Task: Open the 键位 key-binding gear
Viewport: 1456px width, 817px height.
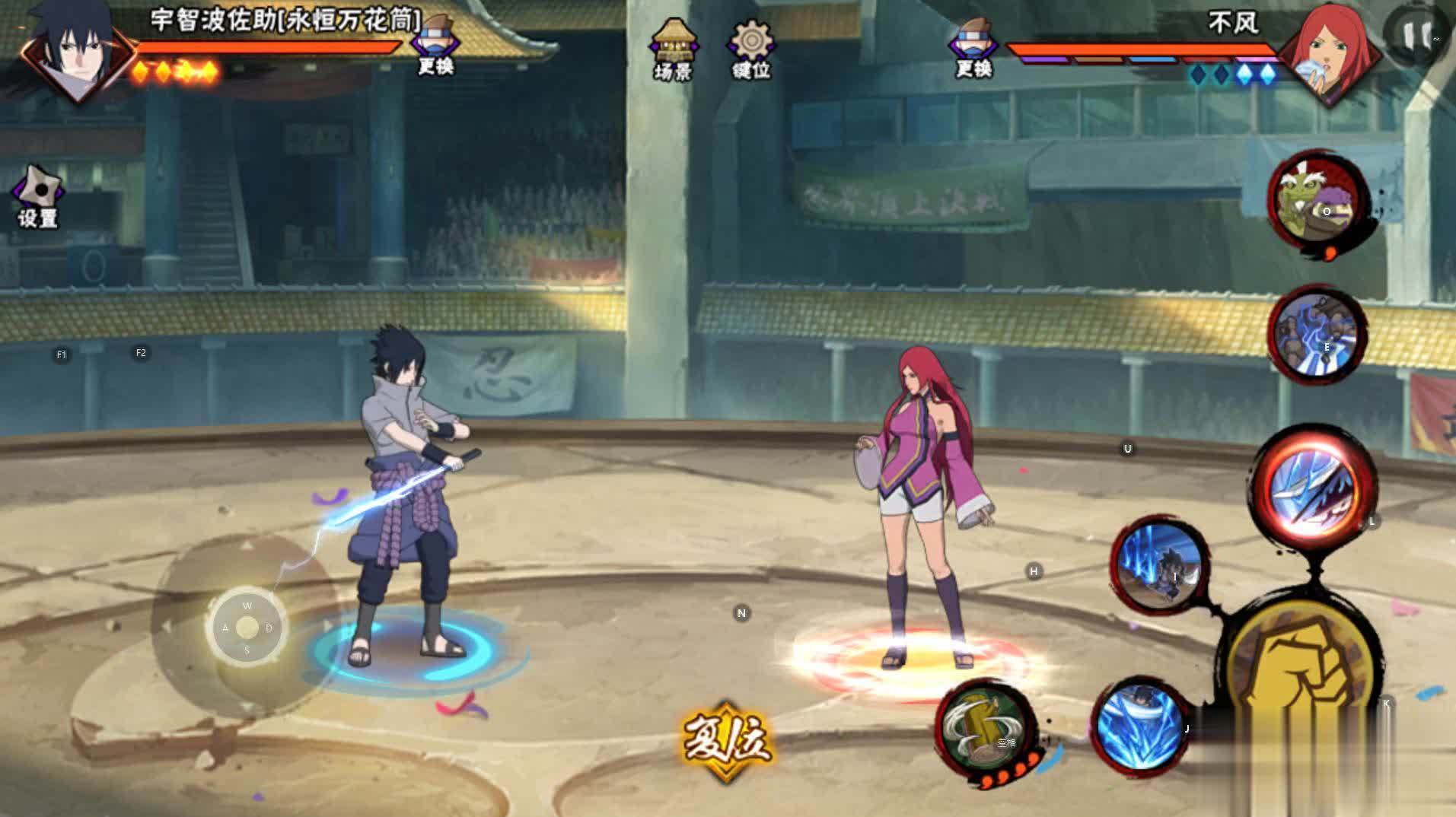Action: coord(751,49)
